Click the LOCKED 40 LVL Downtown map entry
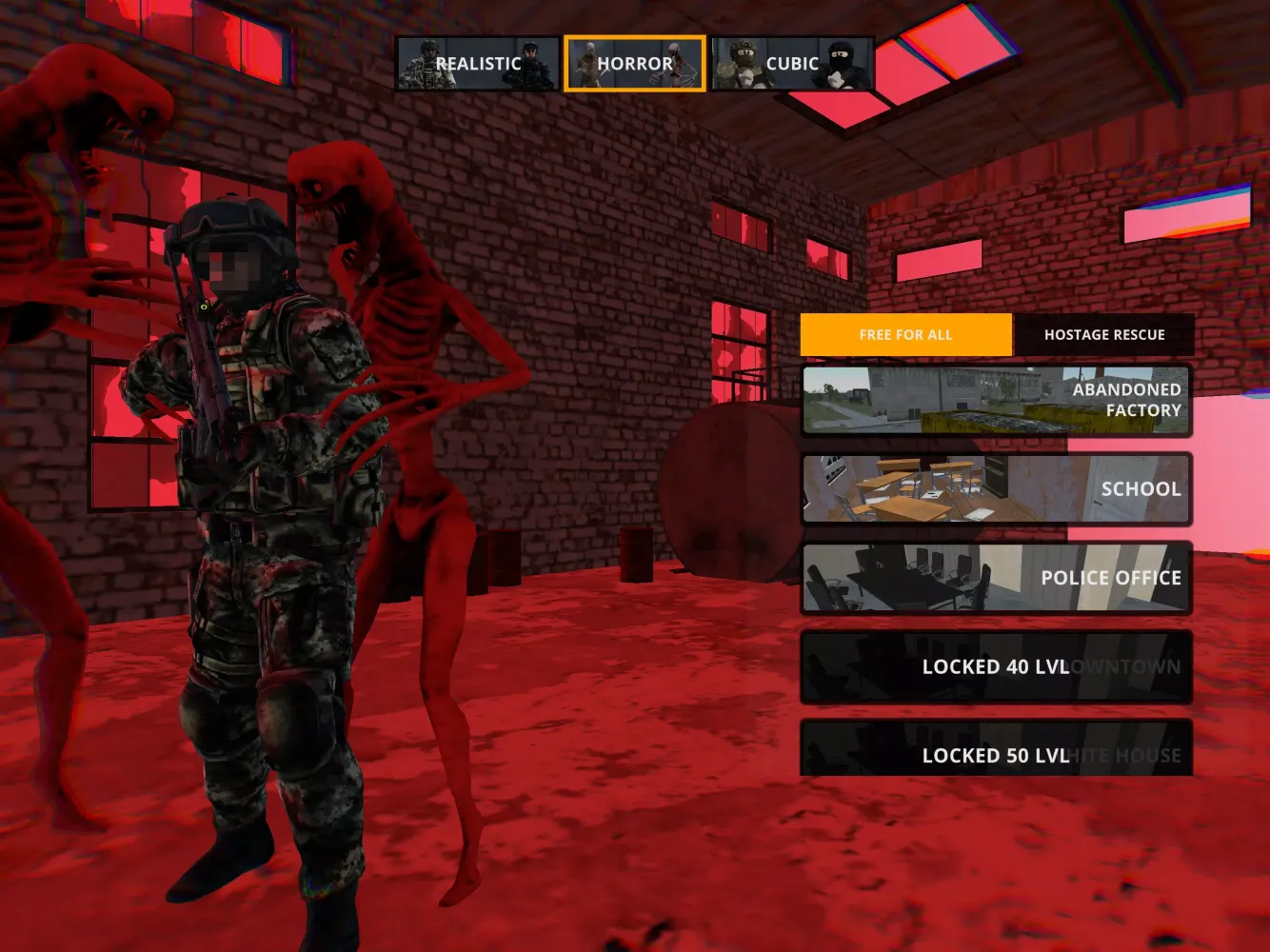Screen dimensions: 1270x952 [x=996, y=666]
